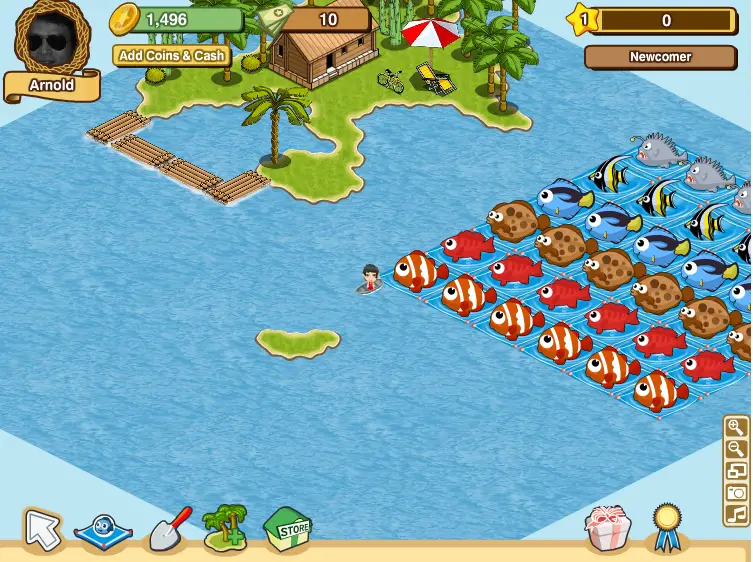Open the Store

click(288, 526)
